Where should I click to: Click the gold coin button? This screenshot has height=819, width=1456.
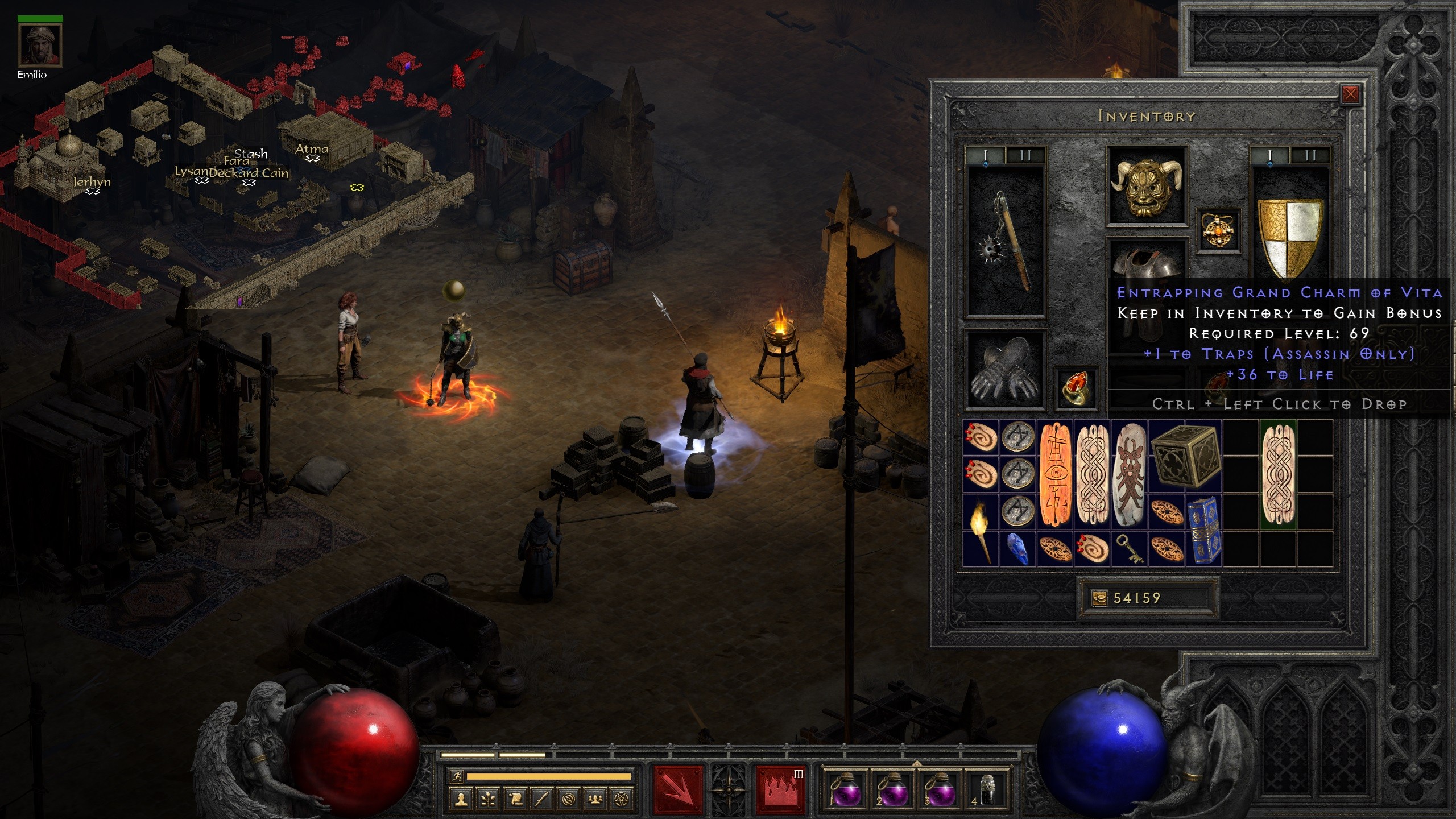[1099, 598]
